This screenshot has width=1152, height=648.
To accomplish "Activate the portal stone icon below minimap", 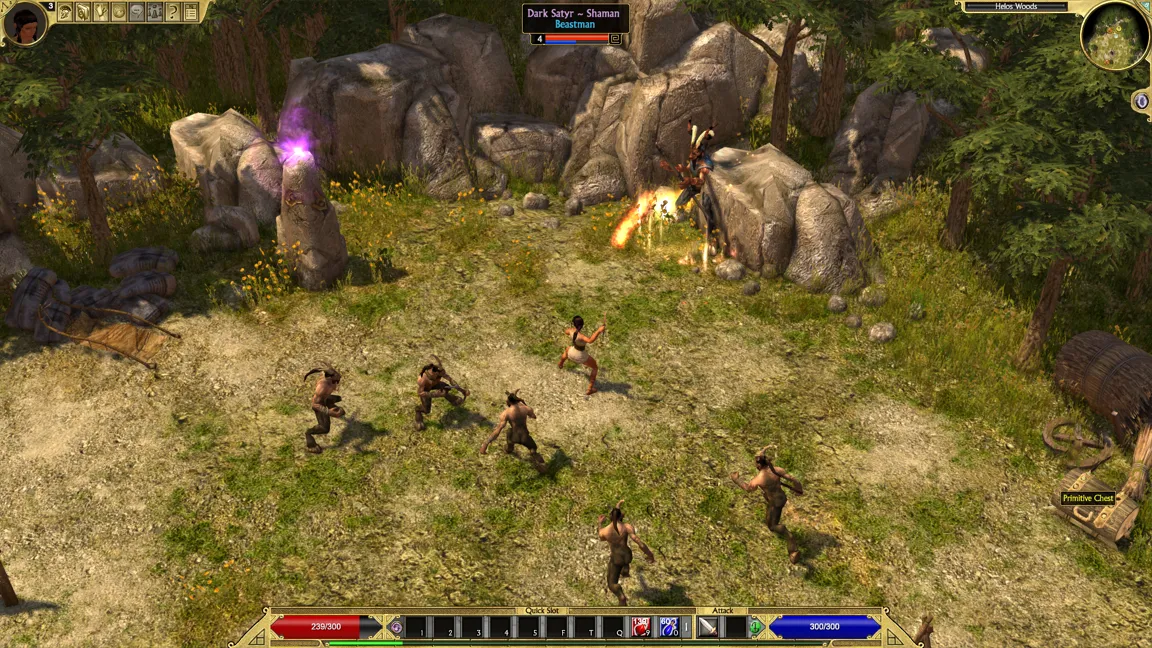I will (x=1142, y=101).
